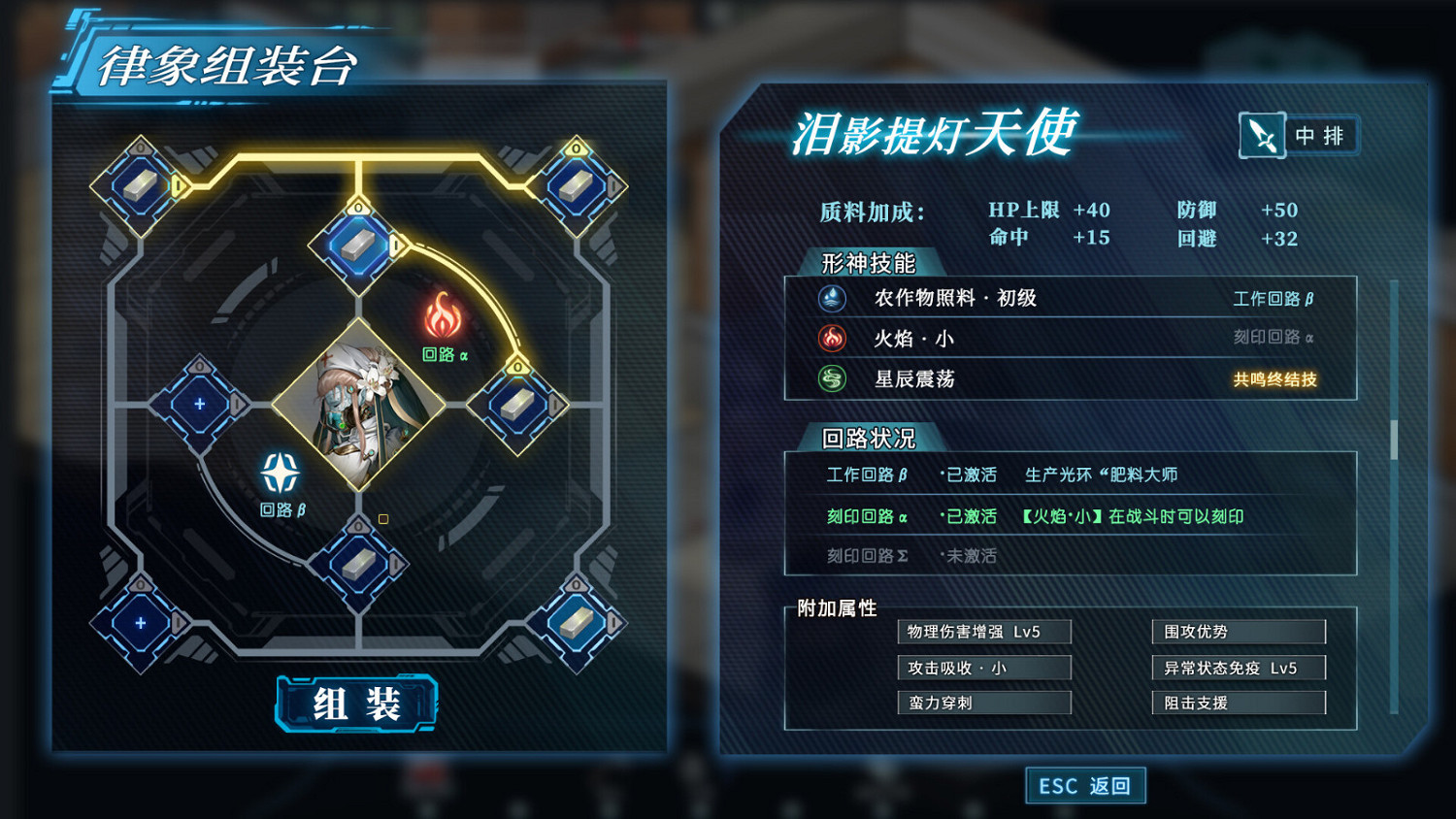The image size is (1456, 819).
Task: Click the green serpent icon beside 星辰震荡
Action: 830,379
